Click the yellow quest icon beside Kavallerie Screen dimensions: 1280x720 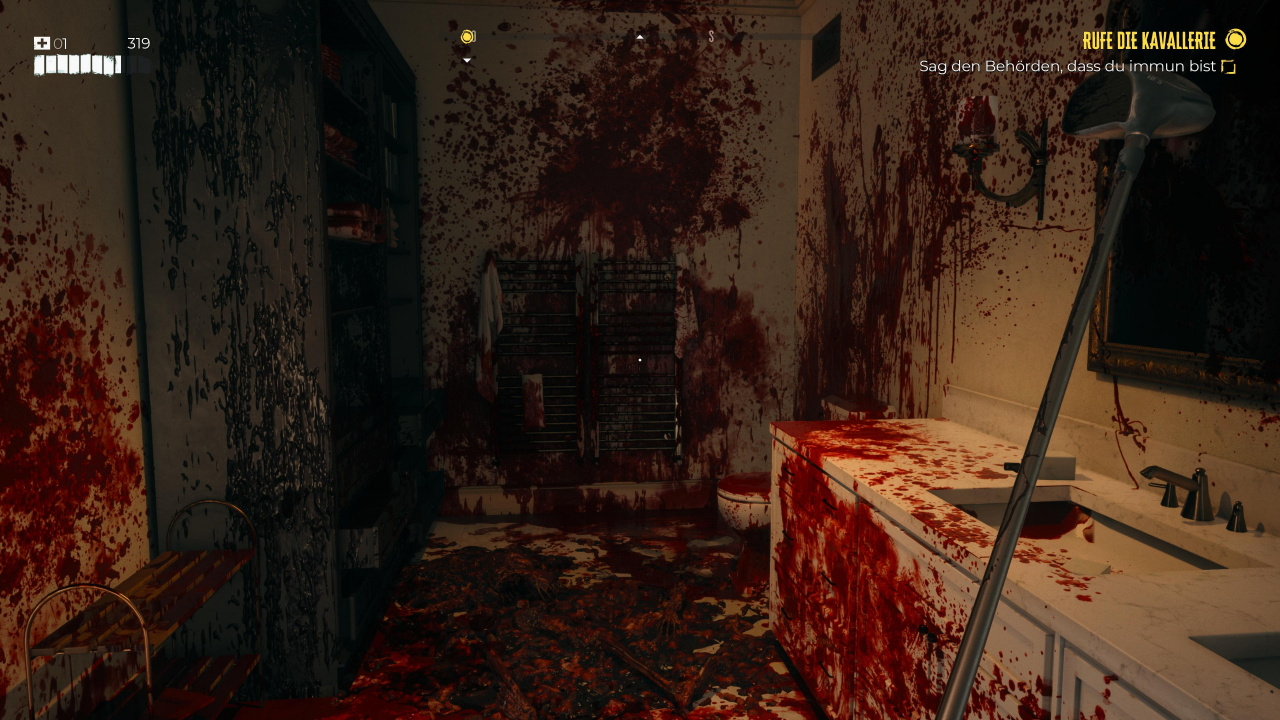click(x=1236, y=40)
